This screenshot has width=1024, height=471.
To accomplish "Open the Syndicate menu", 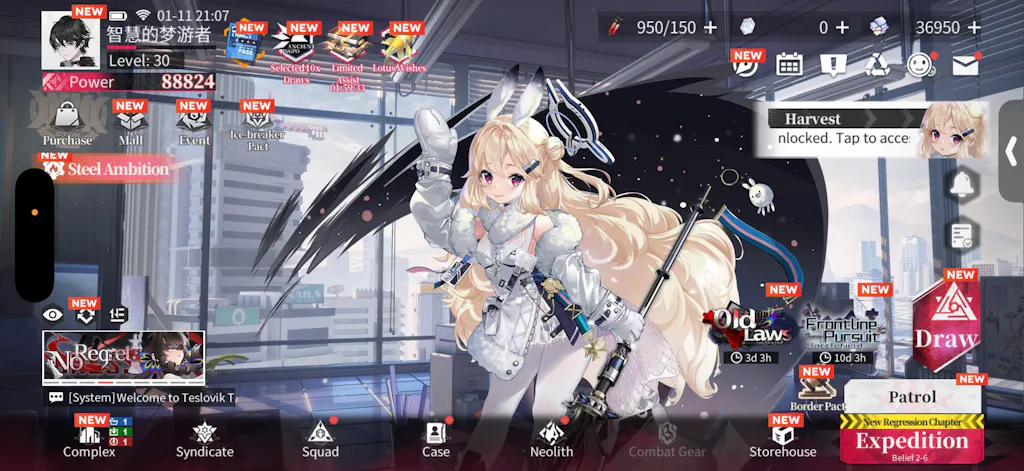I will tap(204, 438).
